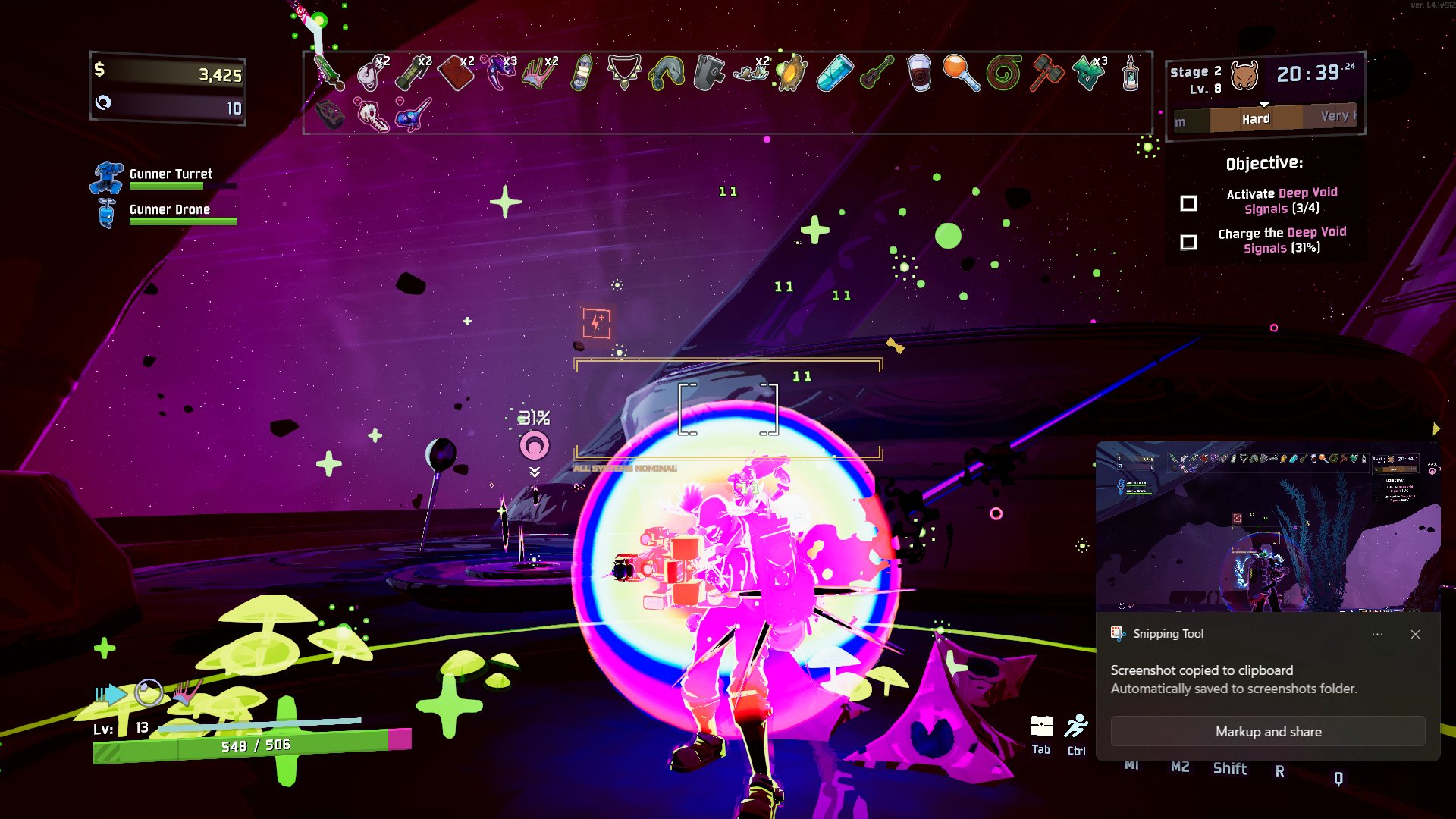Inspect the green spiral whip item

coord(1004,74)
